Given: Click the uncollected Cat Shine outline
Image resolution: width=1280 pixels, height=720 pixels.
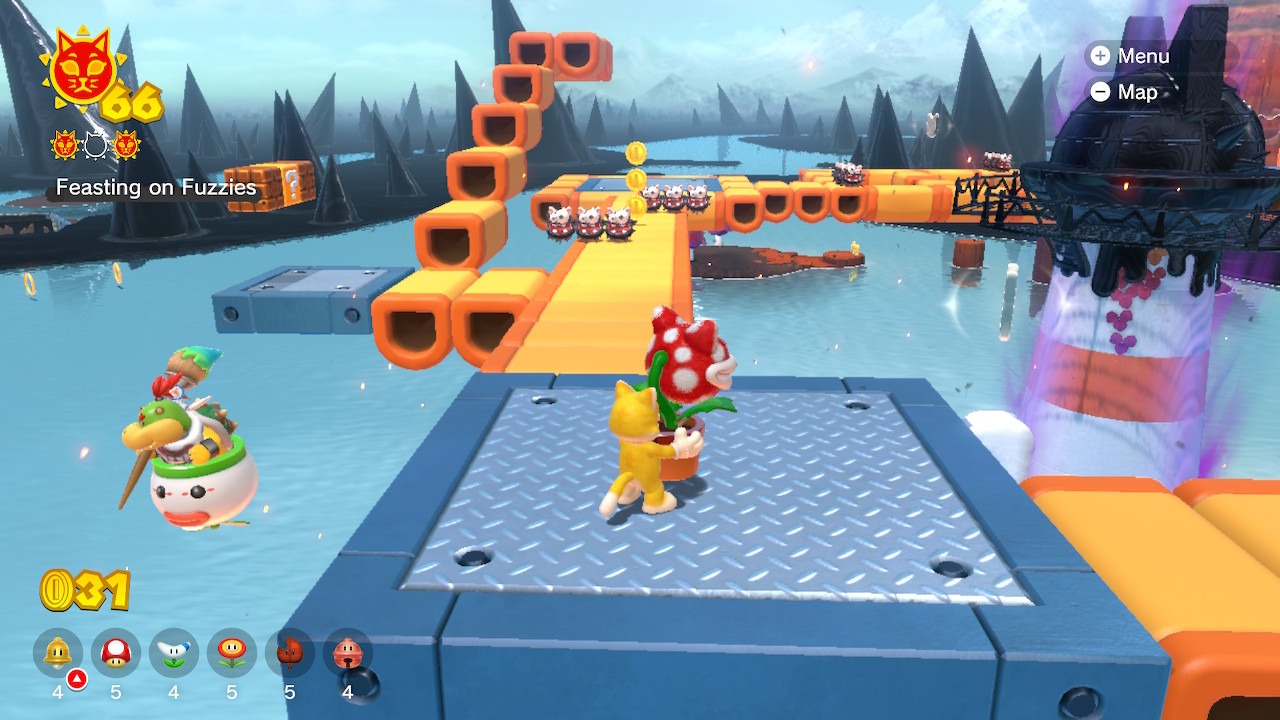Looking at the screenshot, I should click(95, 146).
